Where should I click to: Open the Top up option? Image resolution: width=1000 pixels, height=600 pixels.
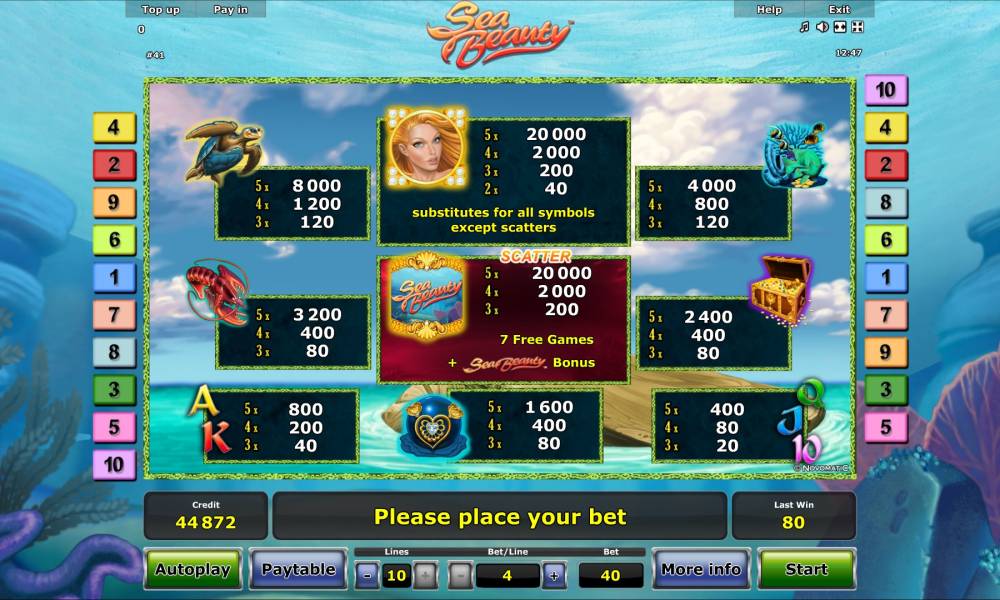coord(161,9)
